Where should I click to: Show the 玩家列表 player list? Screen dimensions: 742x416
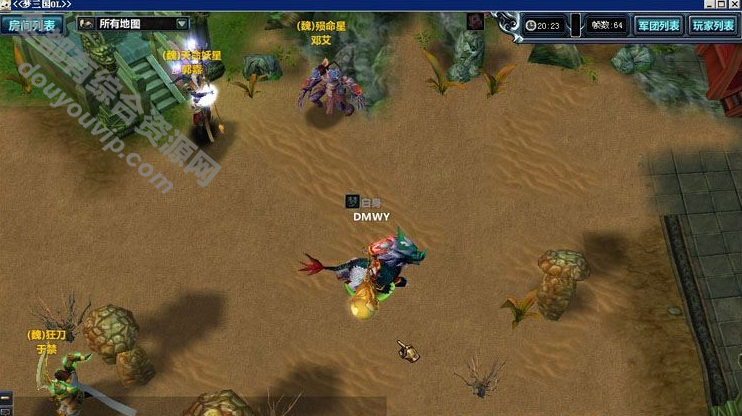[712, 25]
